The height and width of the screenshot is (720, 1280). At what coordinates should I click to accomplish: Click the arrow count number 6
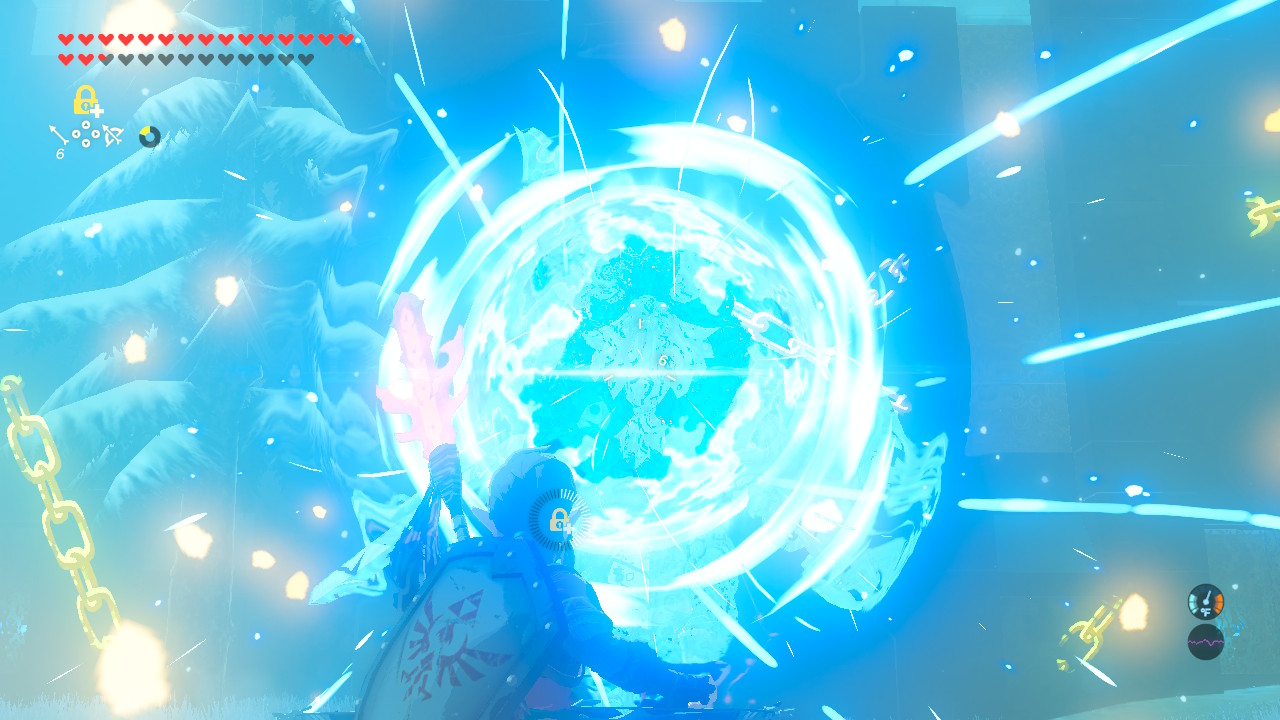click(60, 153)
